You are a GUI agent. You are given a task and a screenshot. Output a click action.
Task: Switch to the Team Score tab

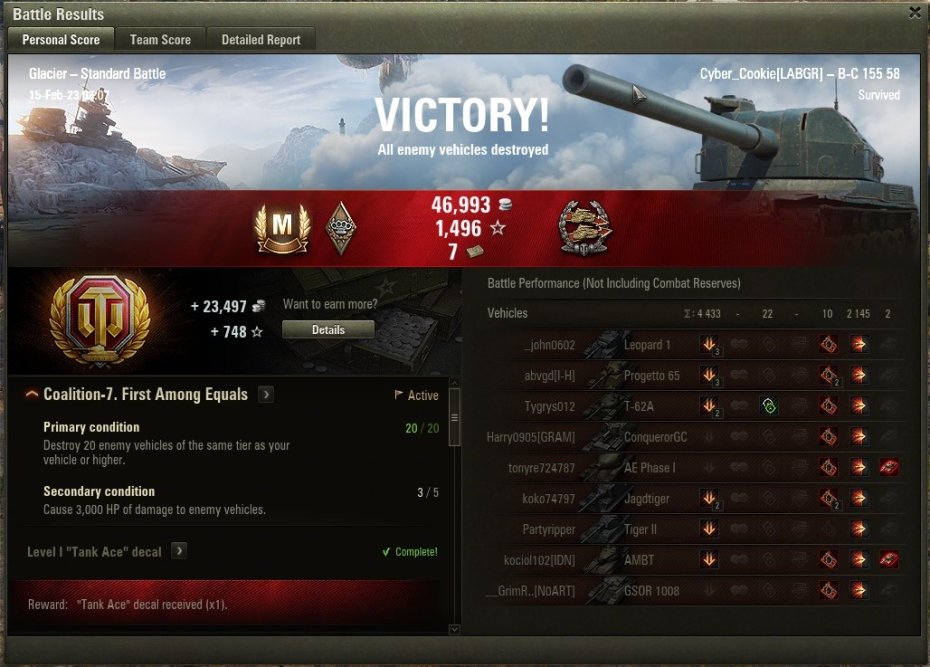160,40
